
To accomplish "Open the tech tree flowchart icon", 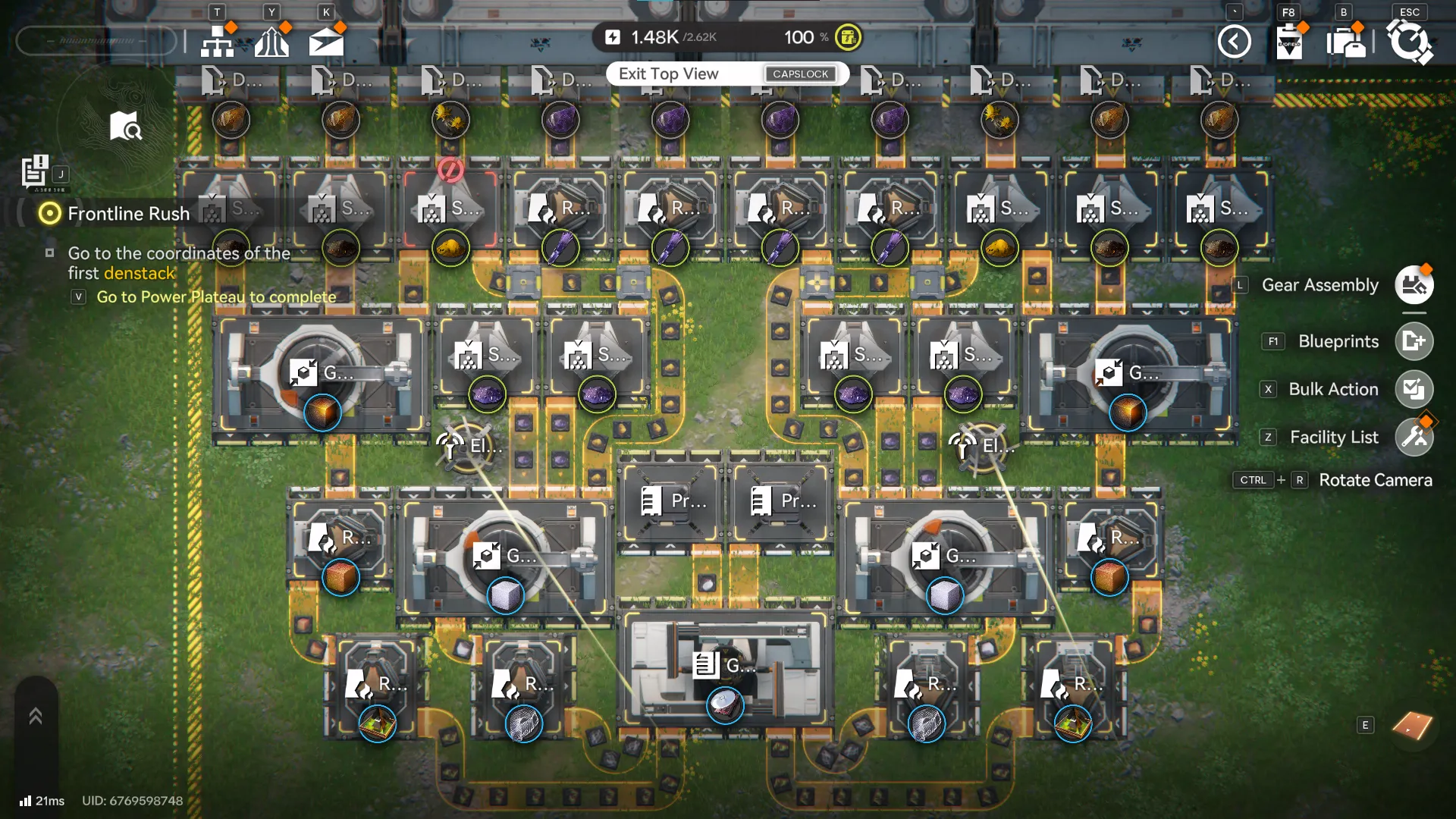I will 218,41.
